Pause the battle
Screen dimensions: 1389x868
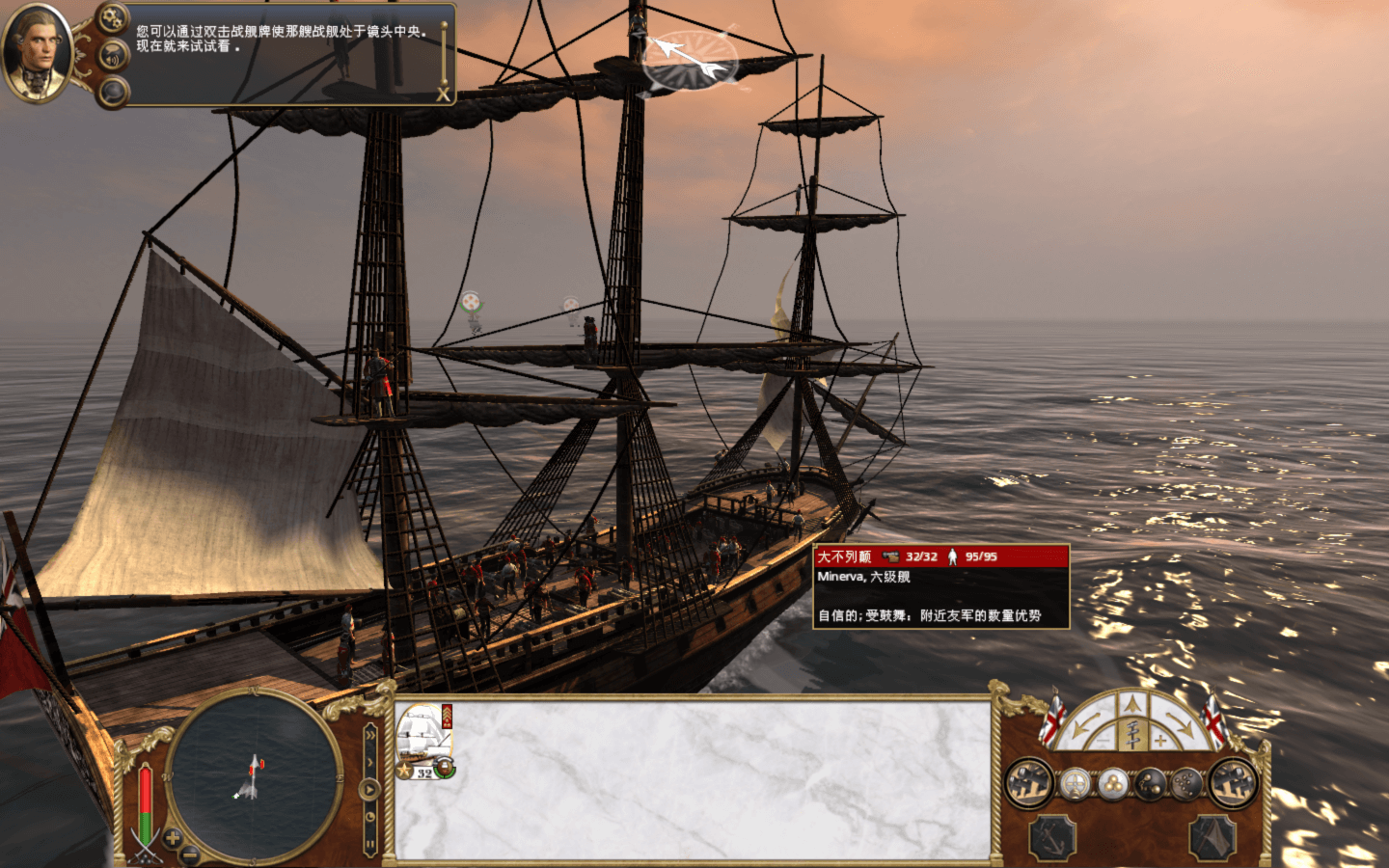(x=370, y=844)
